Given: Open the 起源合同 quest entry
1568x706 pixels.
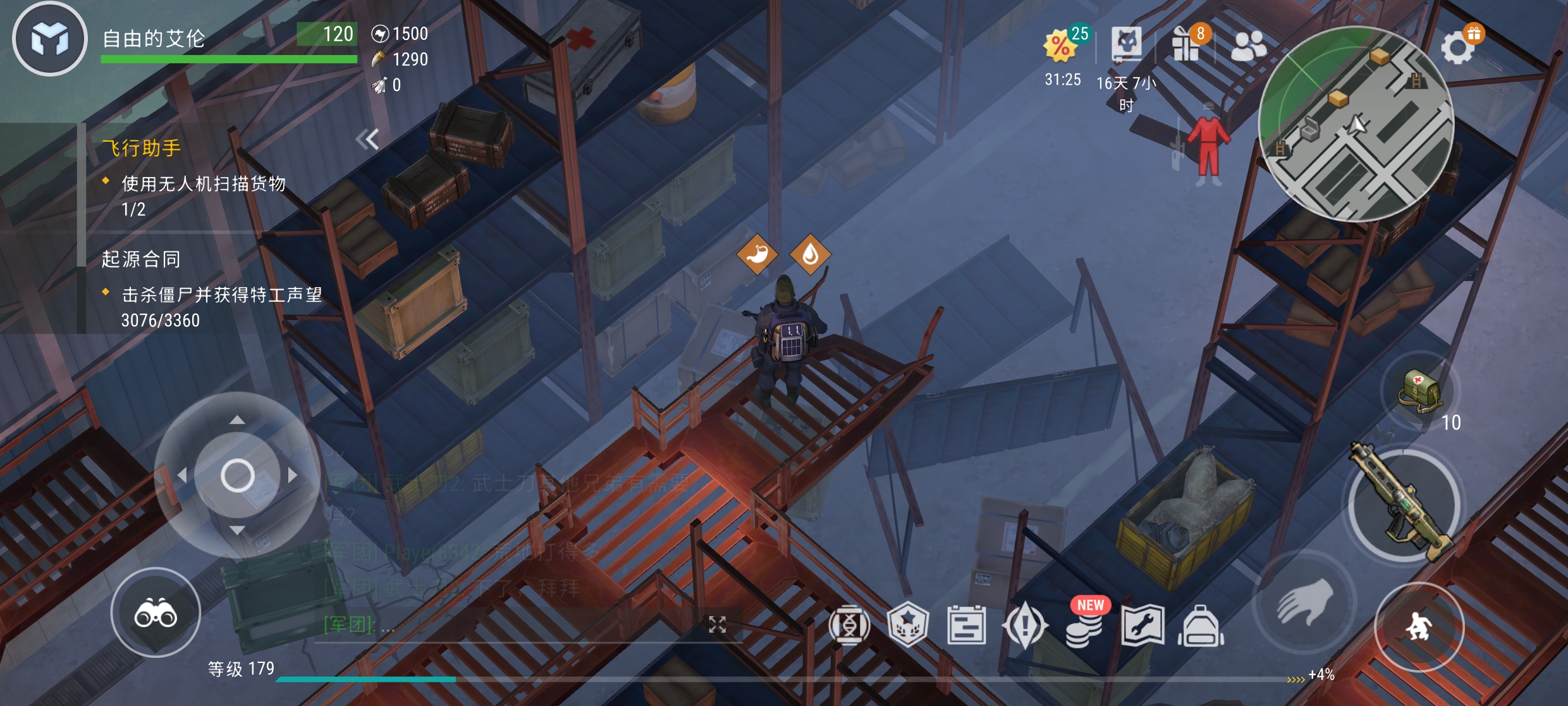Looking at the screenshot, I should coord(142,259).
